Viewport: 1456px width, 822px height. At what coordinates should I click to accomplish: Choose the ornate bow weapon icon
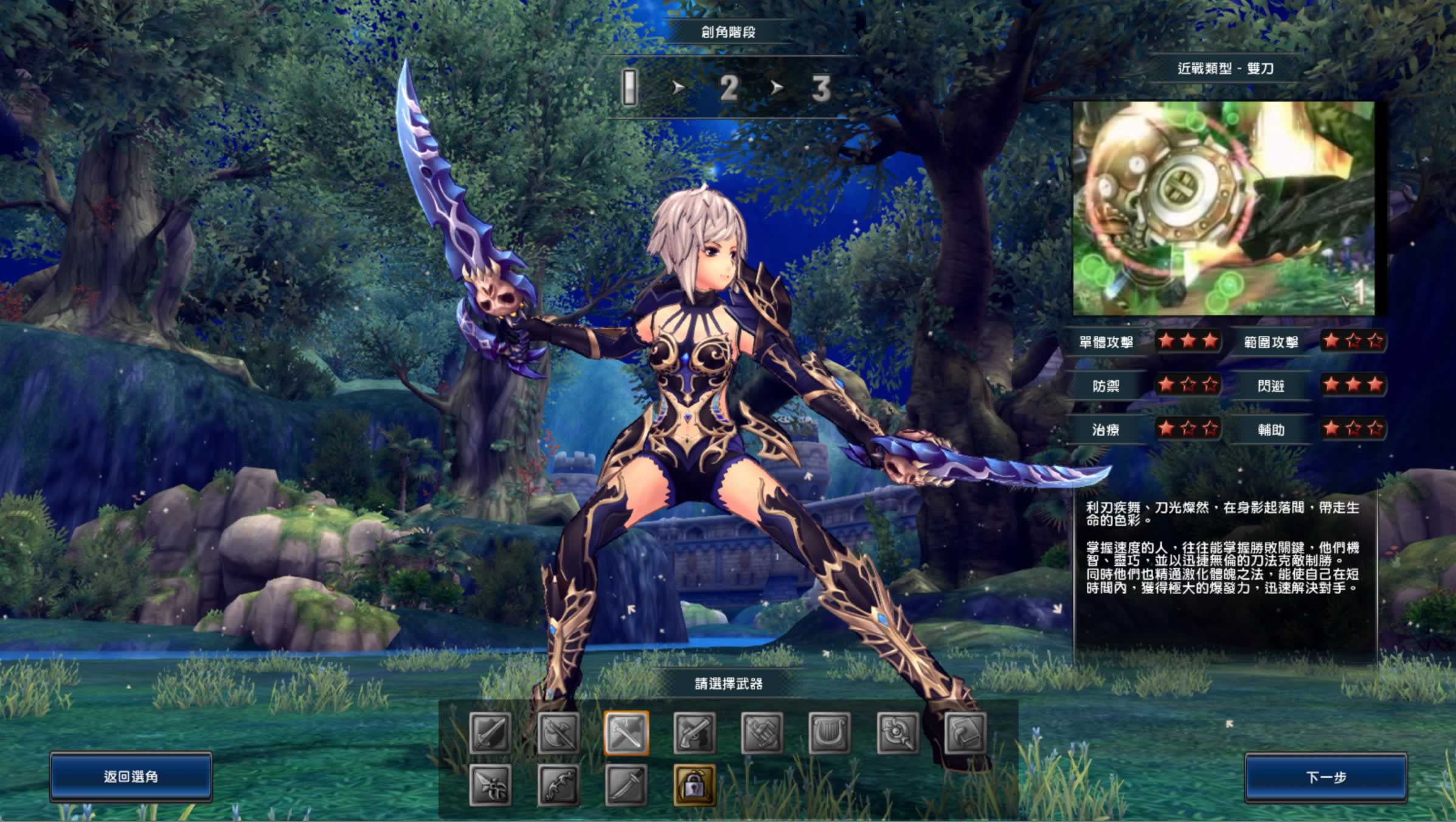[x=558, y=785]
